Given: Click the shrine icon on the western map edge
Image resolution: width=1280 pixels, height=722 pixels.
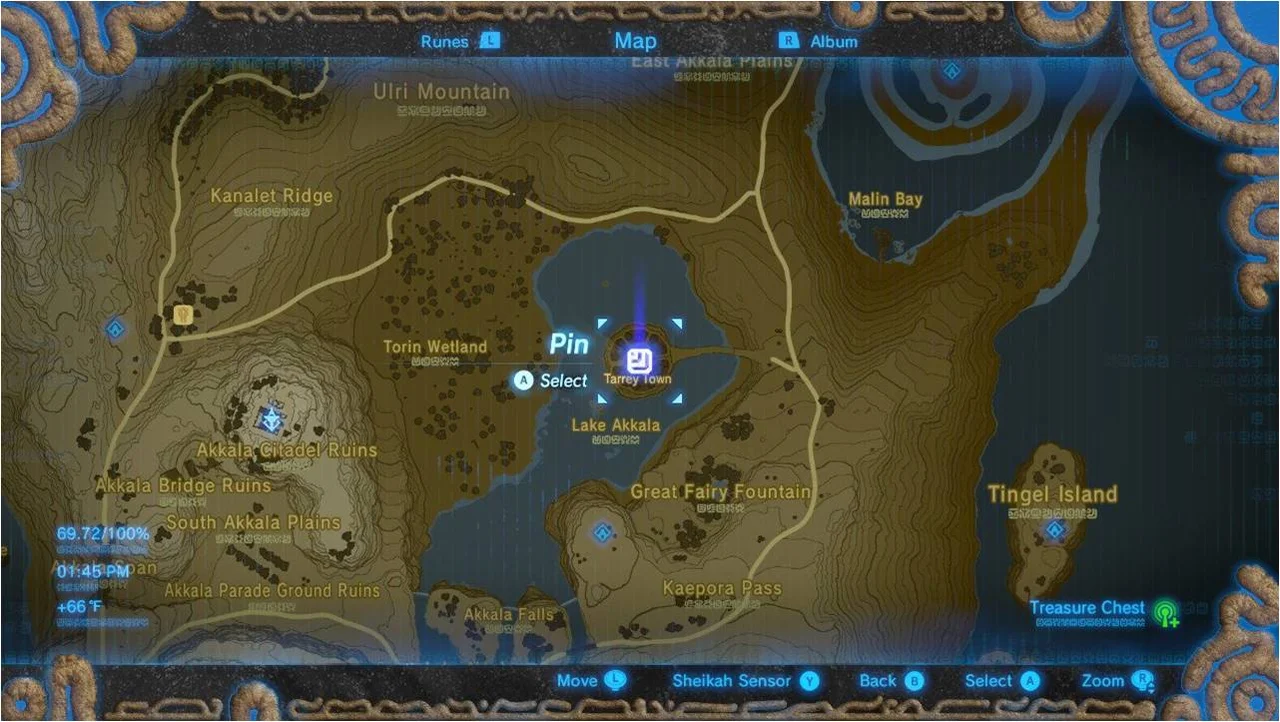Looking at the screenshot, I should [114, 328].
